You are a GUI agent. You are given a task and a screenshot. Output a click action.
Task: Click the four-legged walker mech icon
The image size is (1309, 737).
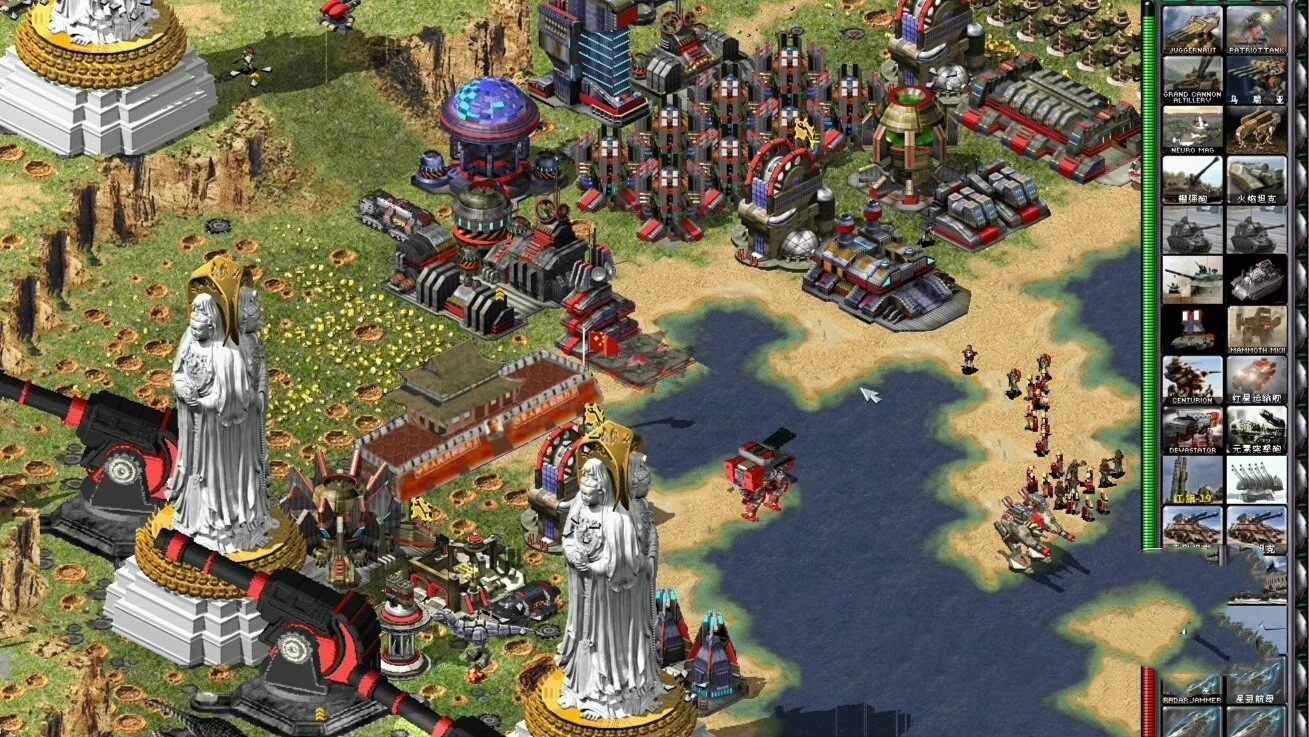coord(1256,129)
